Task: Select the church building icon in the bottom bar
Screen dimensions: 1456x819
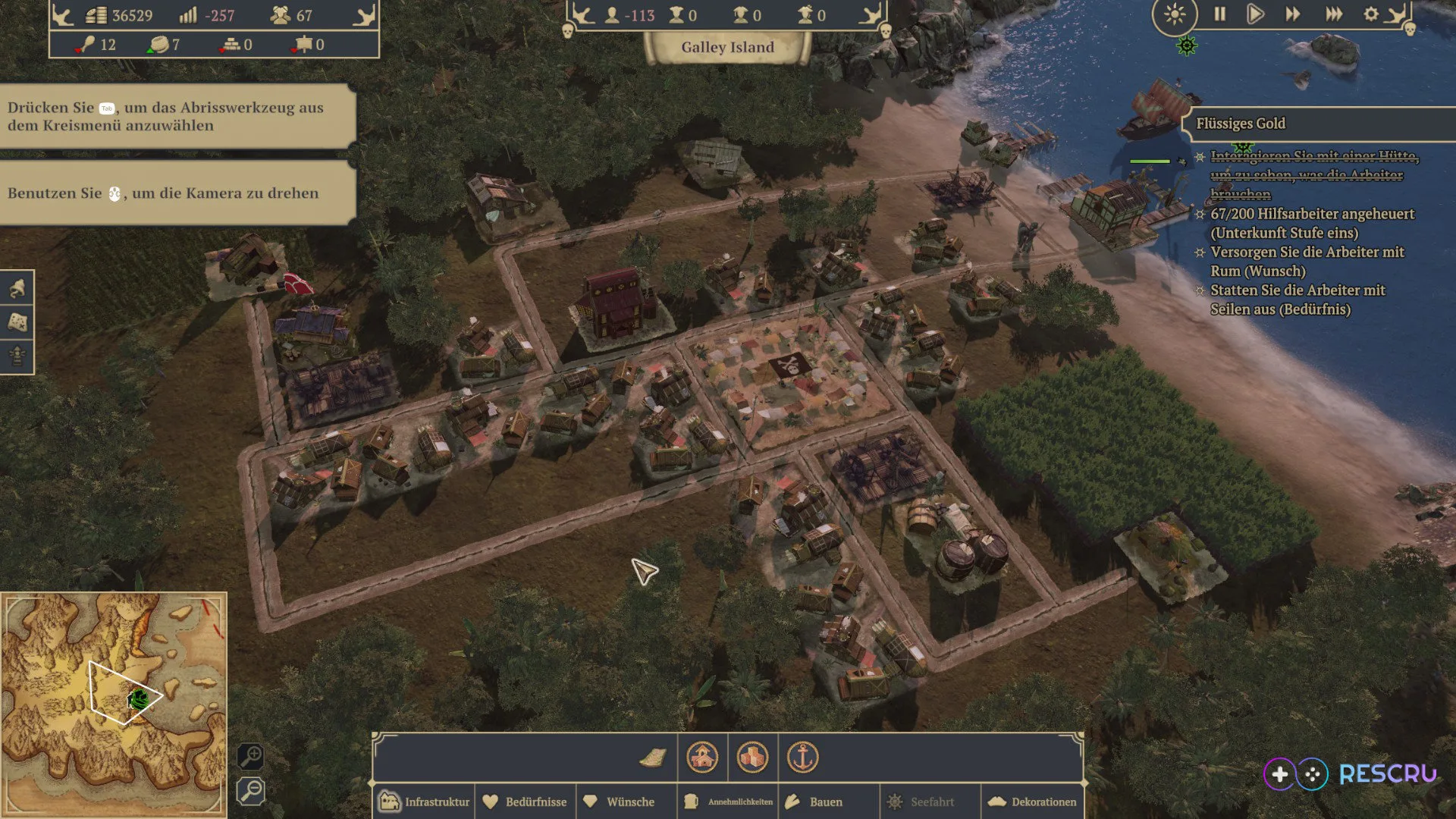Action: tap(702, 757)
